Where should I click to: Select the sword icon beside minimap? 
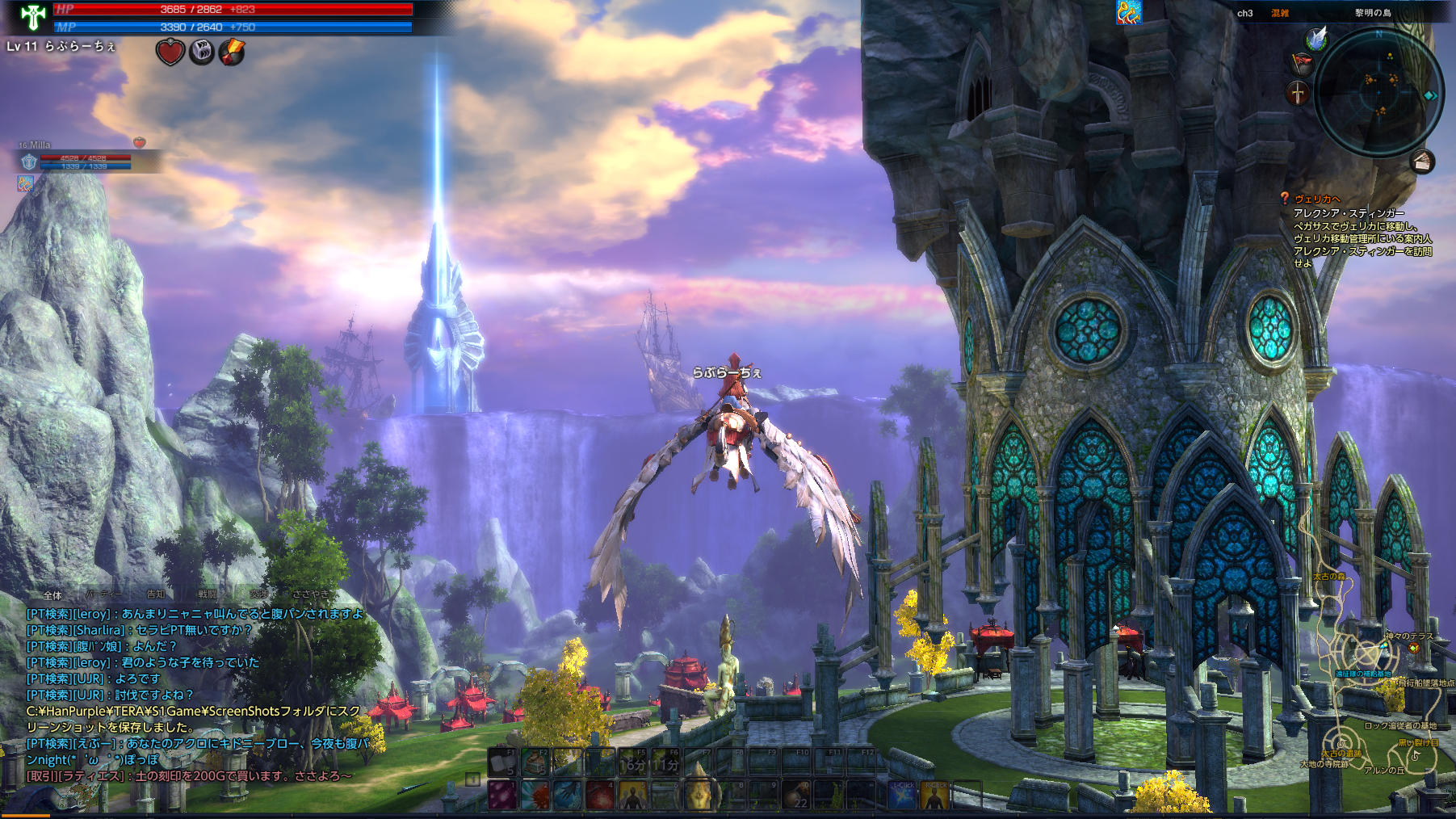click(1297, 92)
